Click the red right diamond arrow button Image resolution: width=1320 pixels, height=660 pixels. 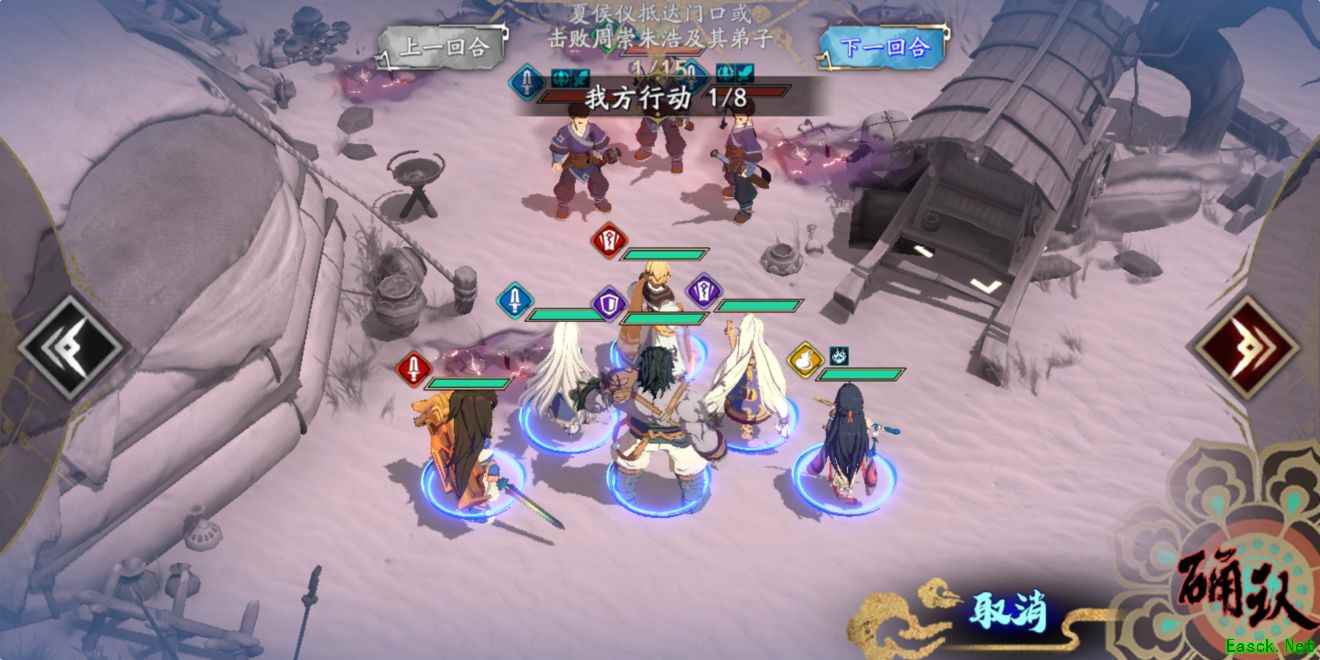point(1245,348)
